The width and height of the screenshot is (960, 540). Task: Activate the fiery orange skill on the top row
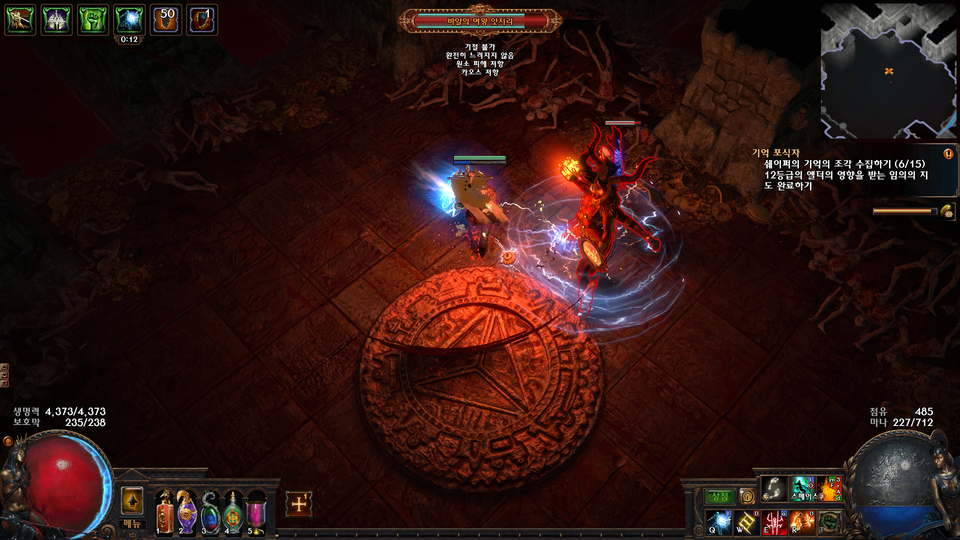point(830,489)
